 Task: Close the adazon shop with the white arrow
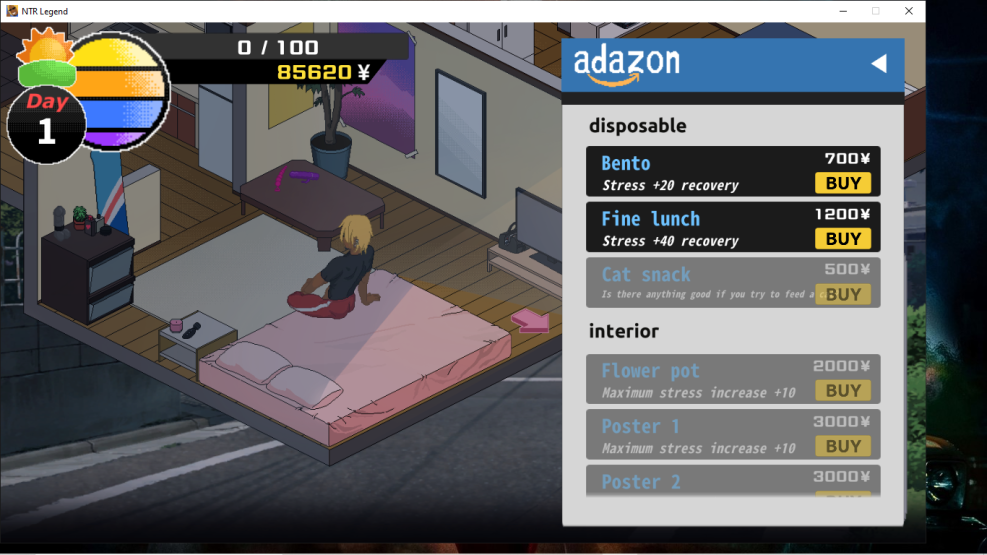[878, 64]
